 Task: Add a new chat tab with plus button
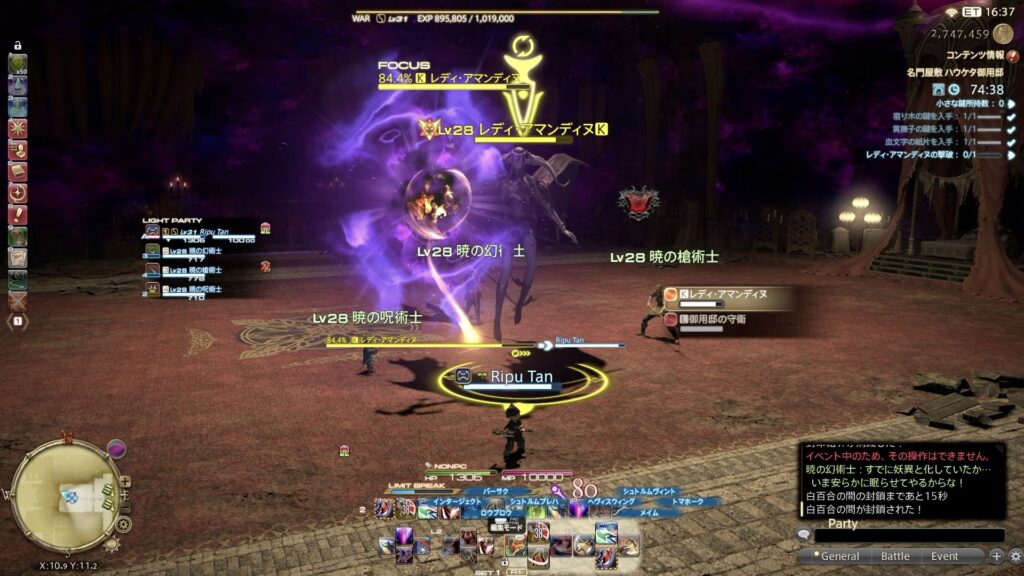996,555
